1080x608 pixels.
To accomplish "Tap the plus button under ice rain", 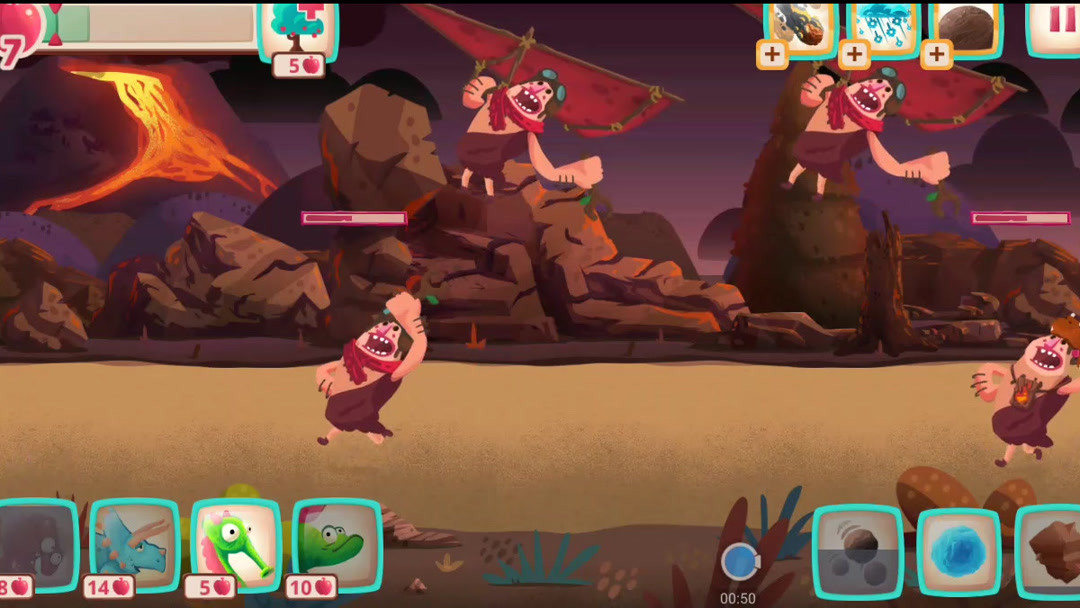I will pos(853,55).
